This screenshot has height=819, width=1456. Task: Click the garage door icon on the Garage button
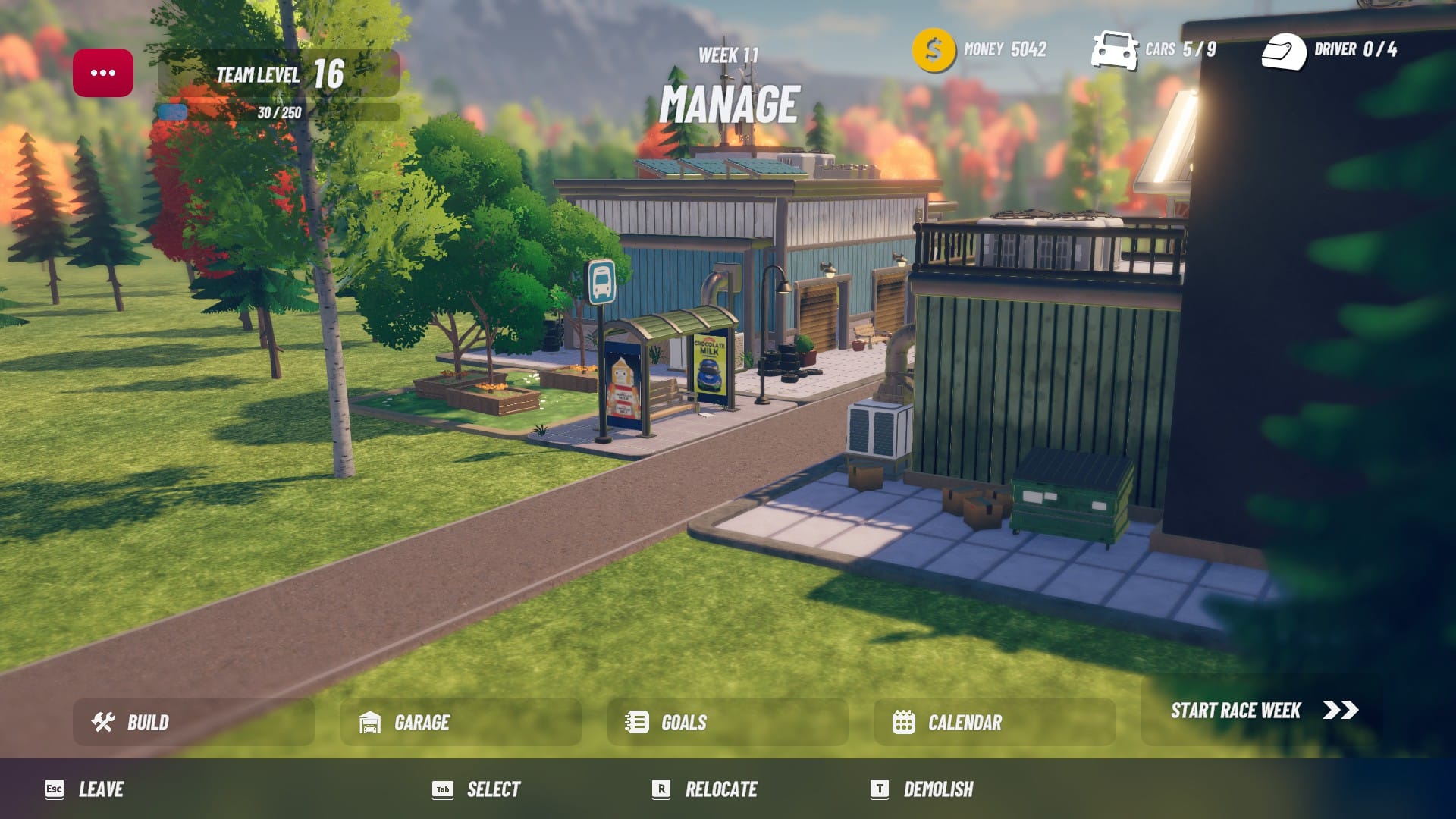[369, 722]
